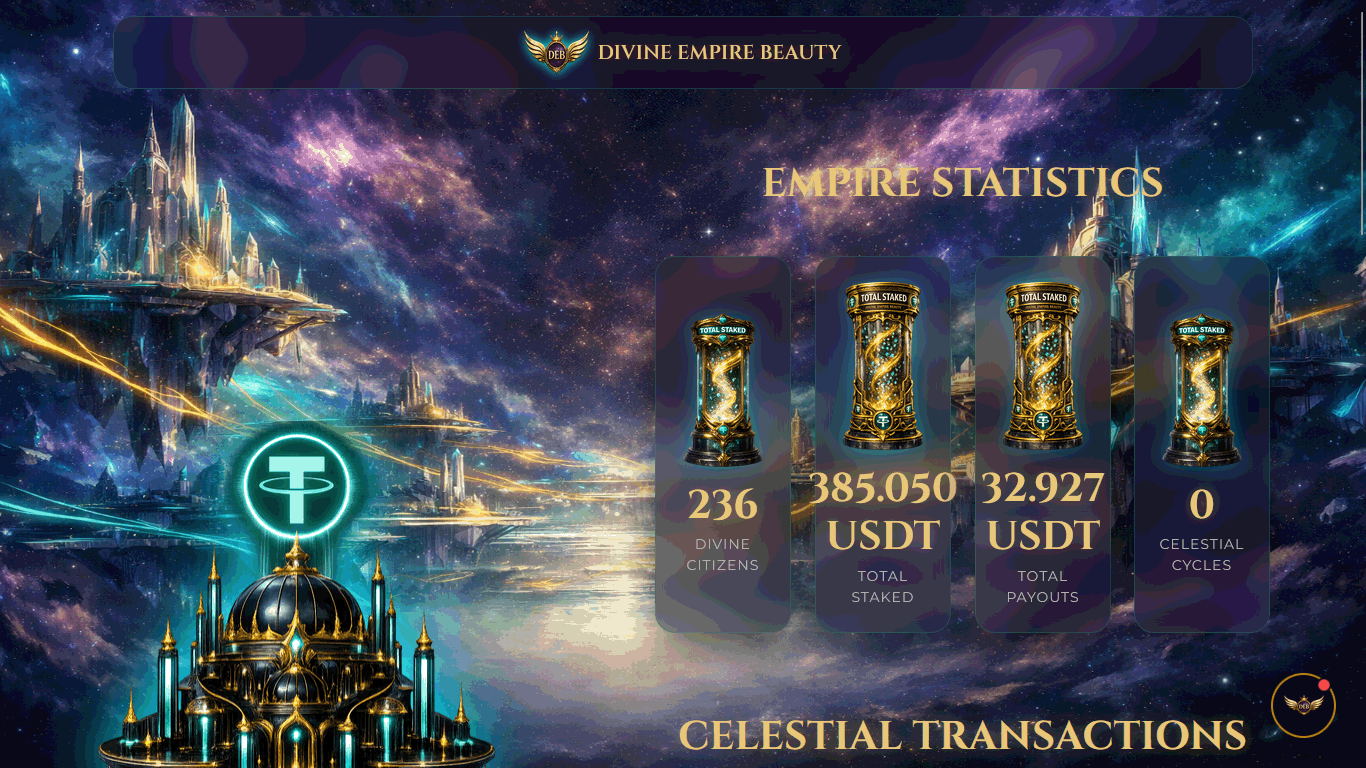This screenshot has height=768, width=1366.
Task: Open the floating DEB chat widget
Action: pos(1304,705)
